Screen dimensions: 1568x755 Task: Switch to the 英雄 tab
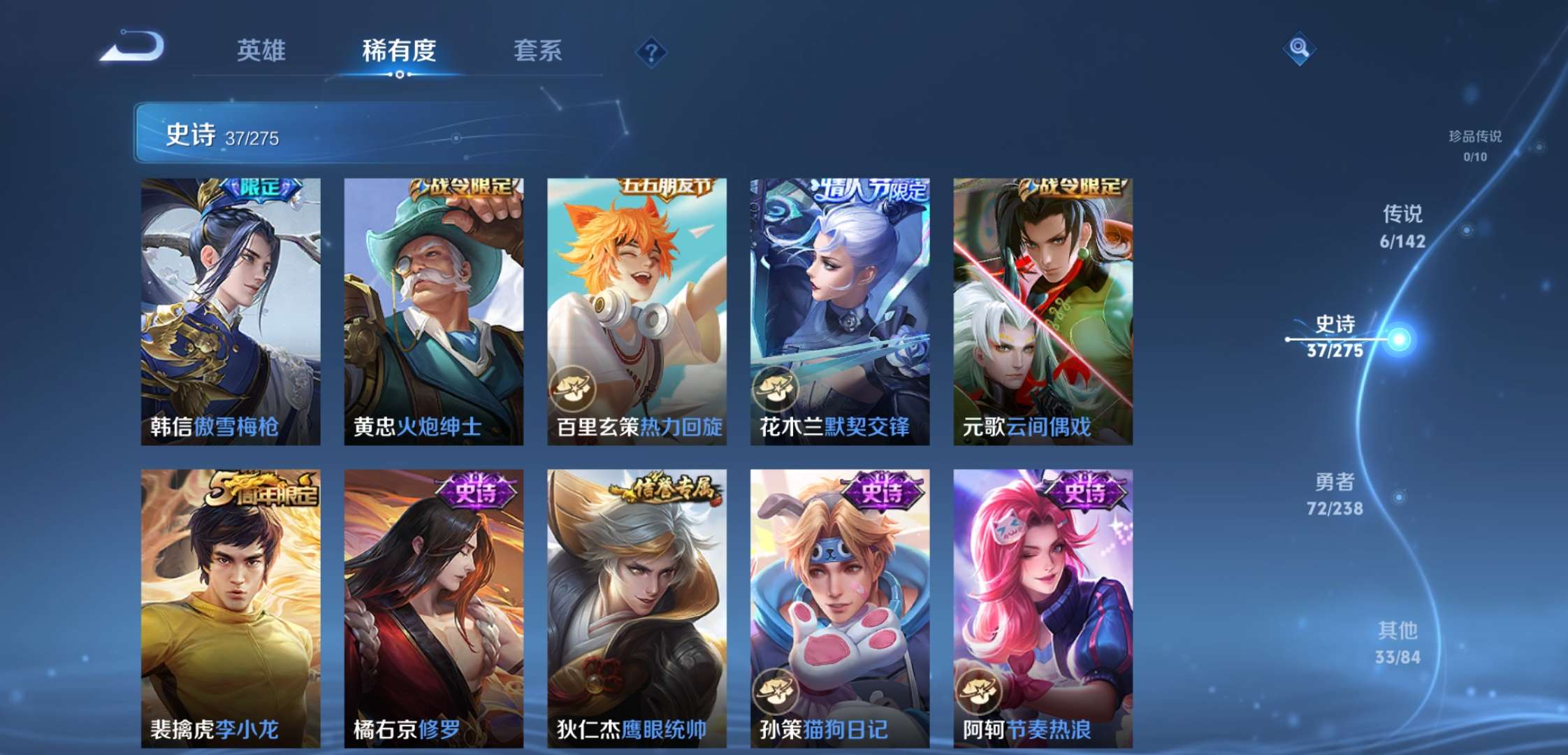[x=262, y=49]
